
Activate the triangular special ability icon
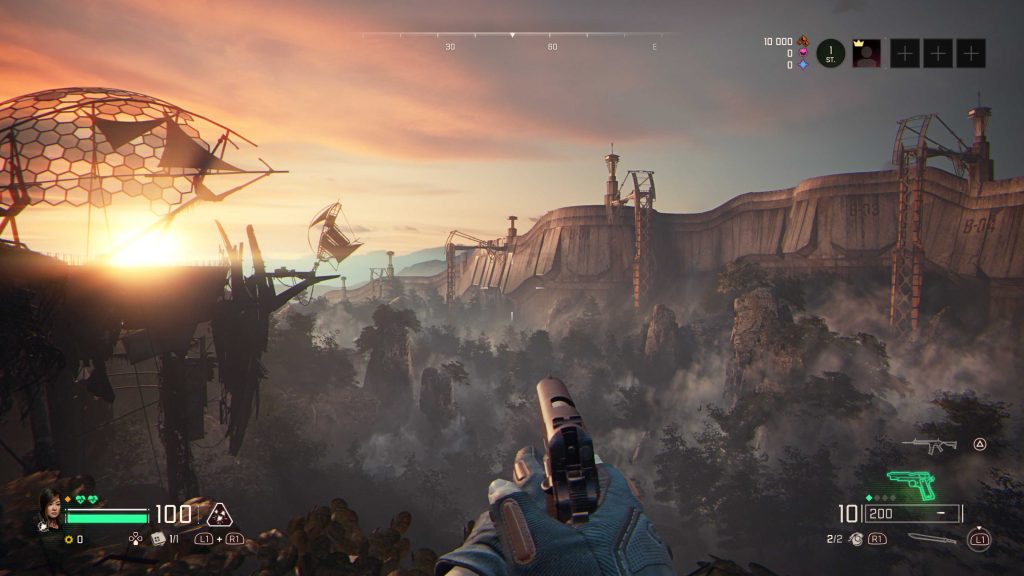[219, 515]
